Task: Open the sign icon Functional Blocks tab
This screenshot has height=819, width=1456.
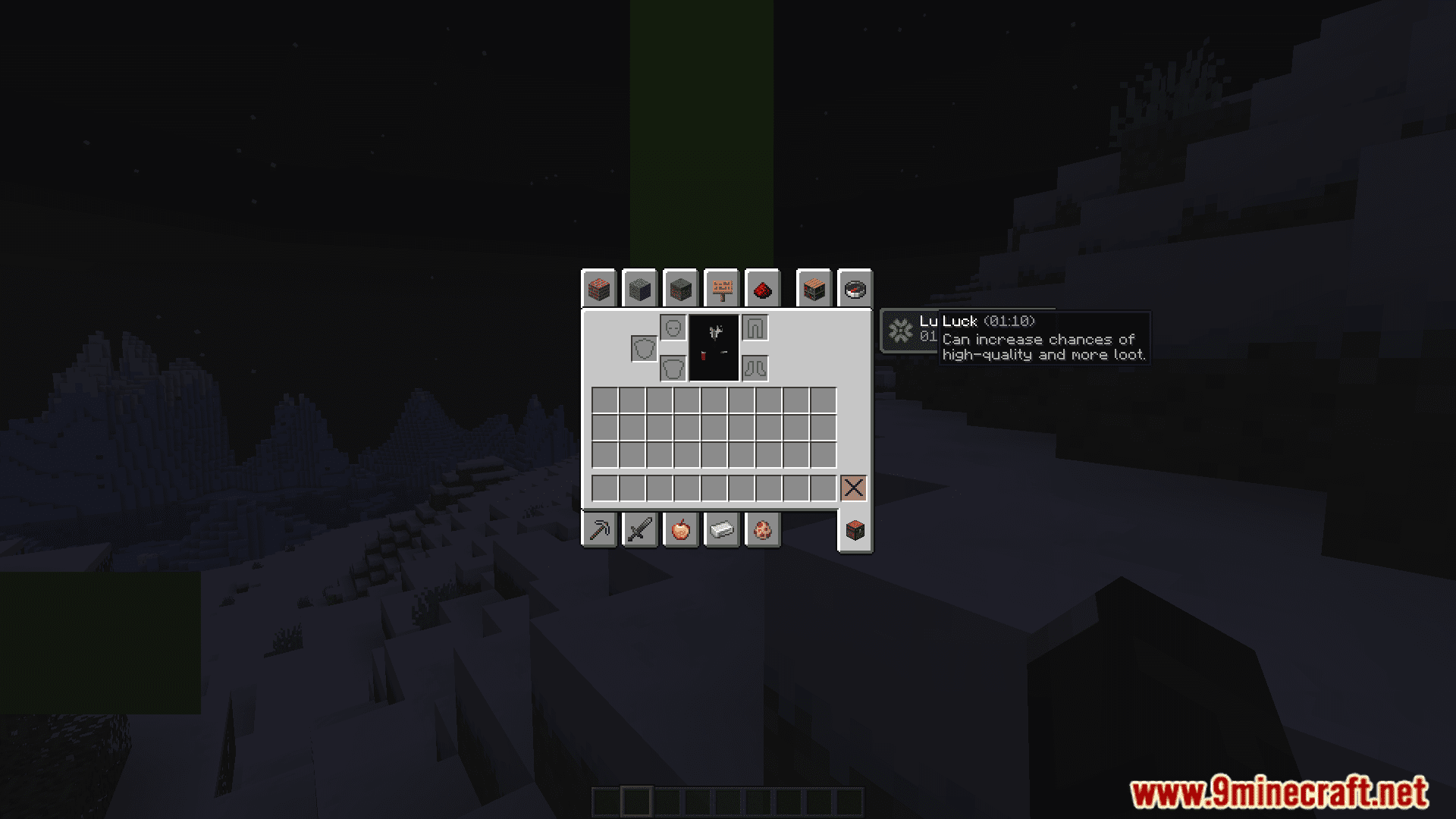Action: (722, 289)
